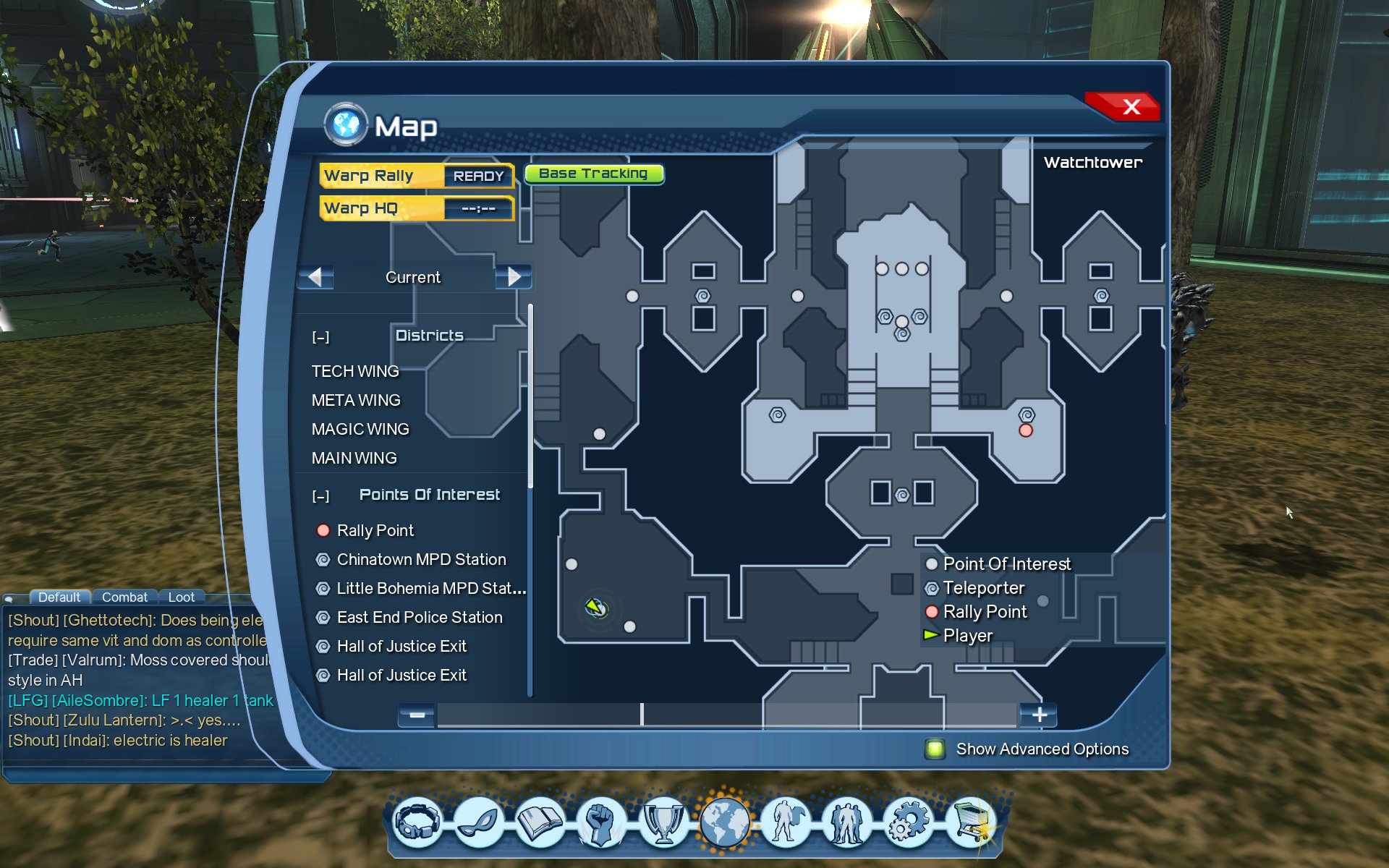Switch to the Combat chat tab
The height and width of the screenshot is (868, 1389).
point(124,597)
